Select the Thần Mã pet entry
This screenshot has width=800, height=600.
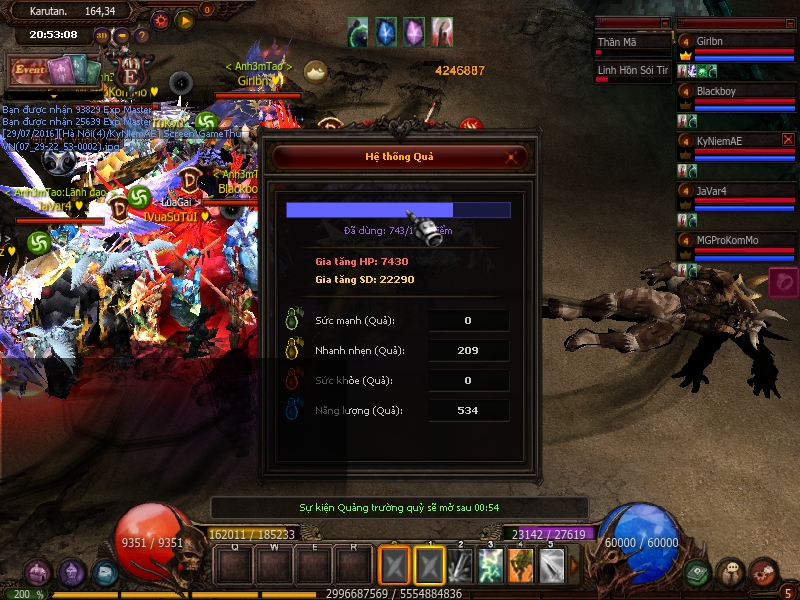pos(632,43)
